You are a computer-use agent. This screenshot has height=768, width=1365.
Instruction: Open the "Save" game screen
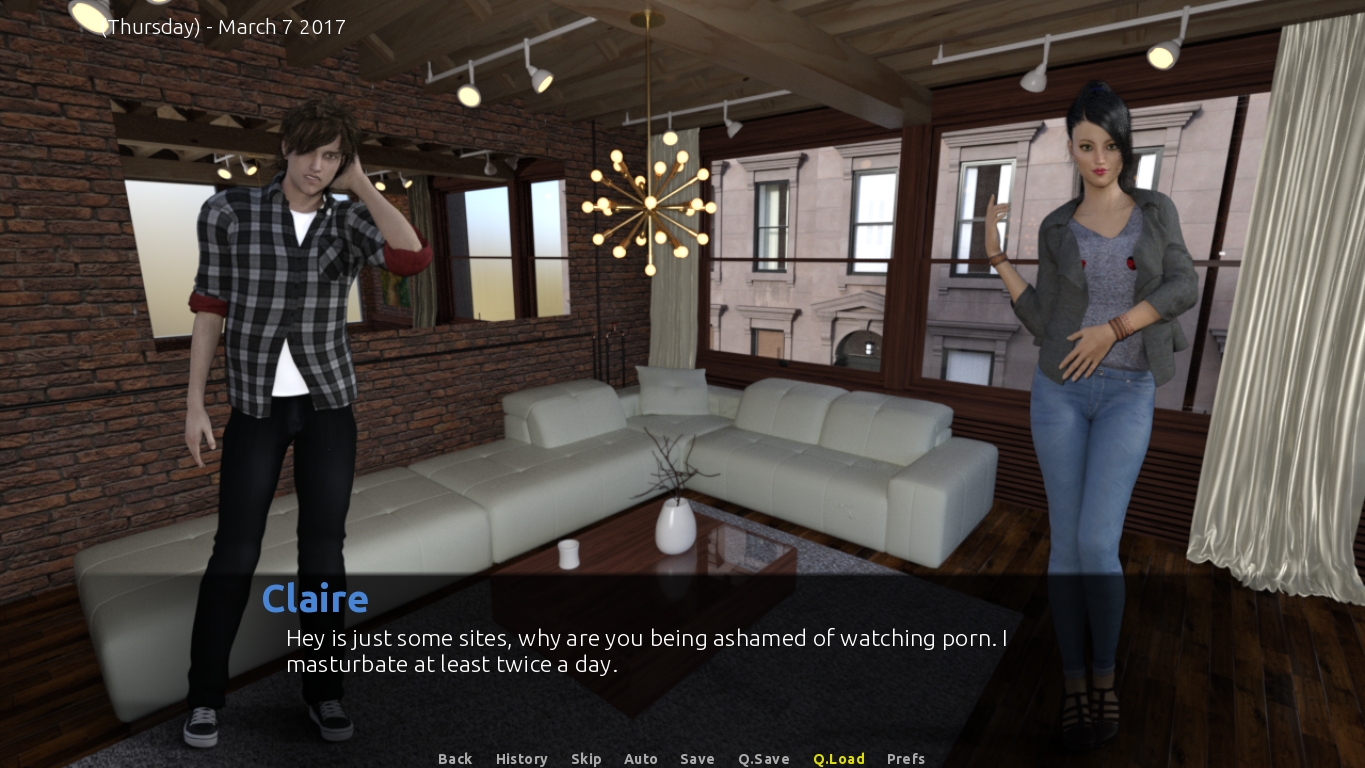click(x=697, y=759)
